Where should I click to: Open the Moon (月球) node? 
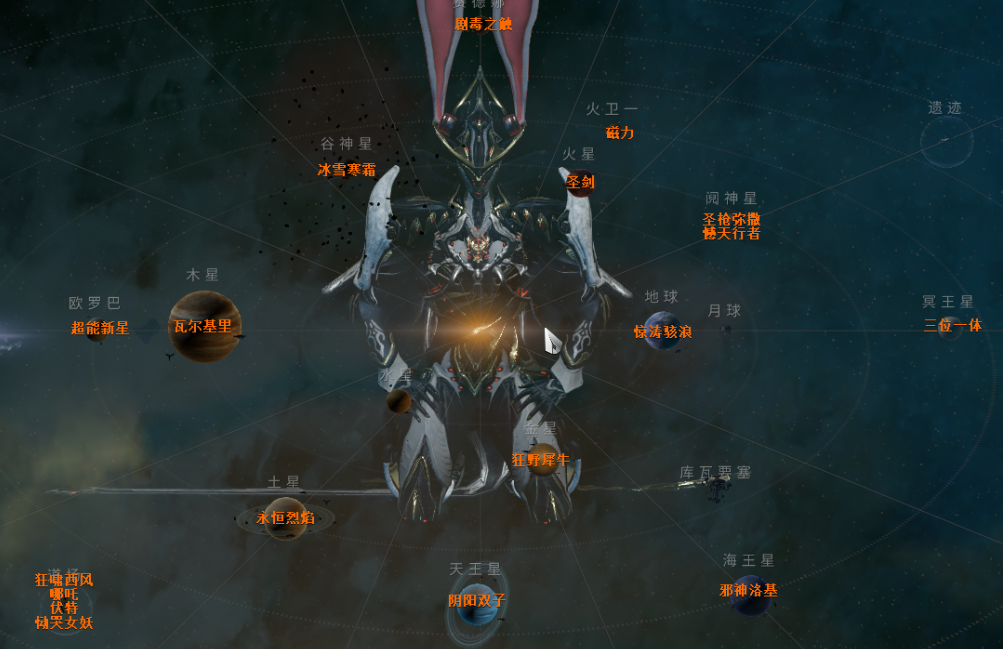tap(727, 328)
